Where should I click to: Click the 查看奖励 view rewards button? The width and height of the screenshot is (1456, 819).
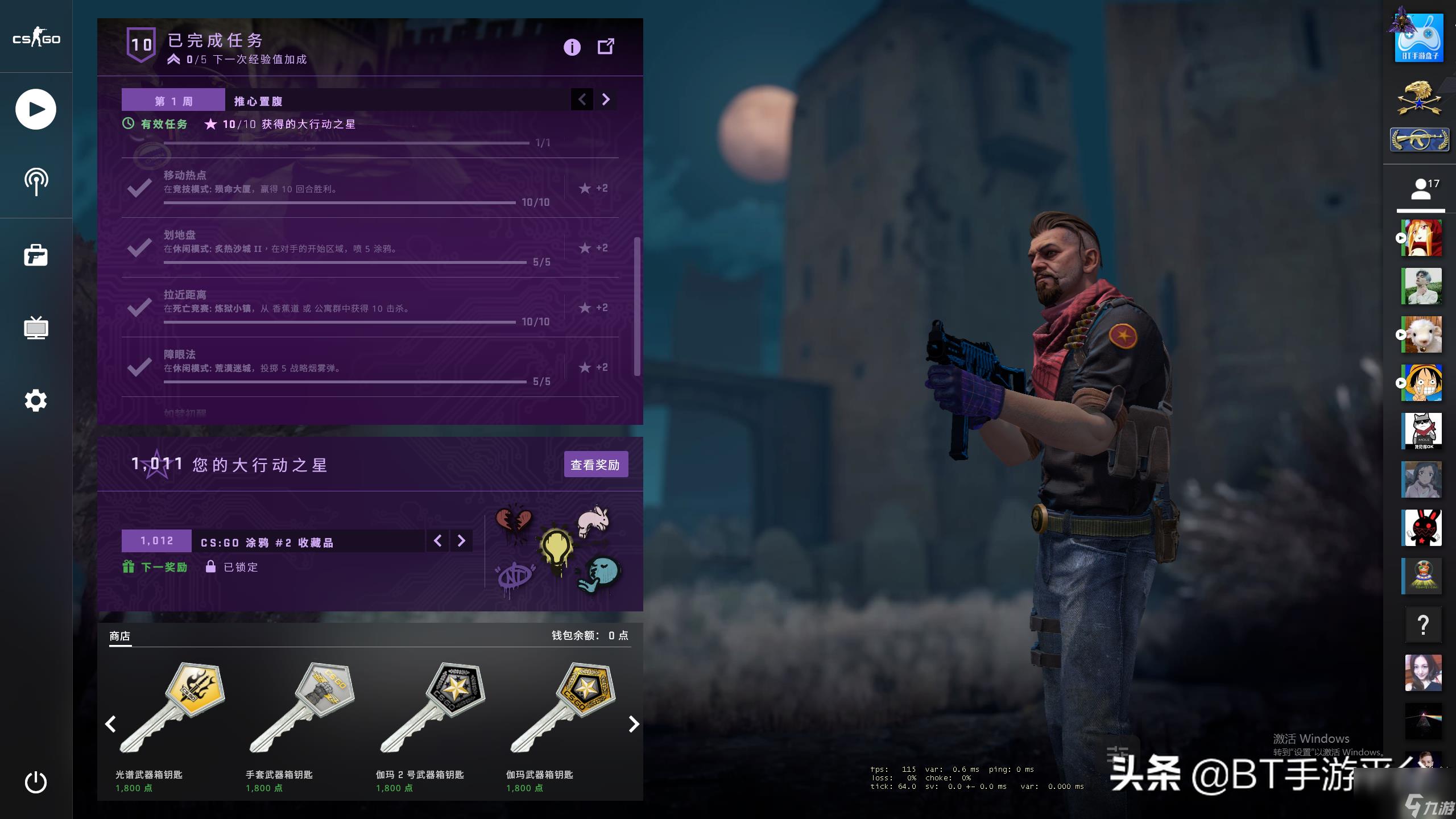click(x=595, y=465)
